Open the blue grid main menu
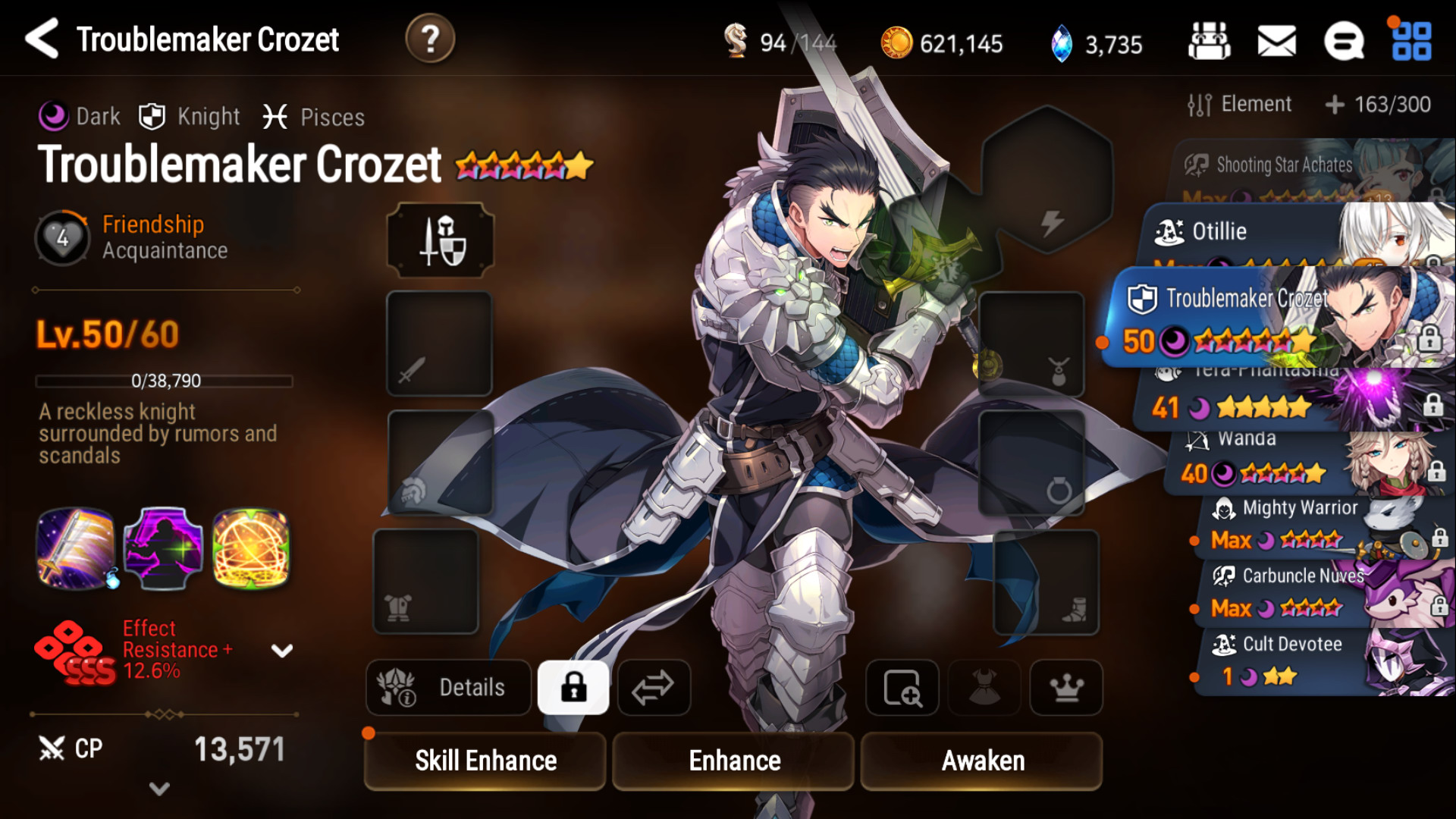The height and width of the screenshot is (819, 1456). [1411, 41]
